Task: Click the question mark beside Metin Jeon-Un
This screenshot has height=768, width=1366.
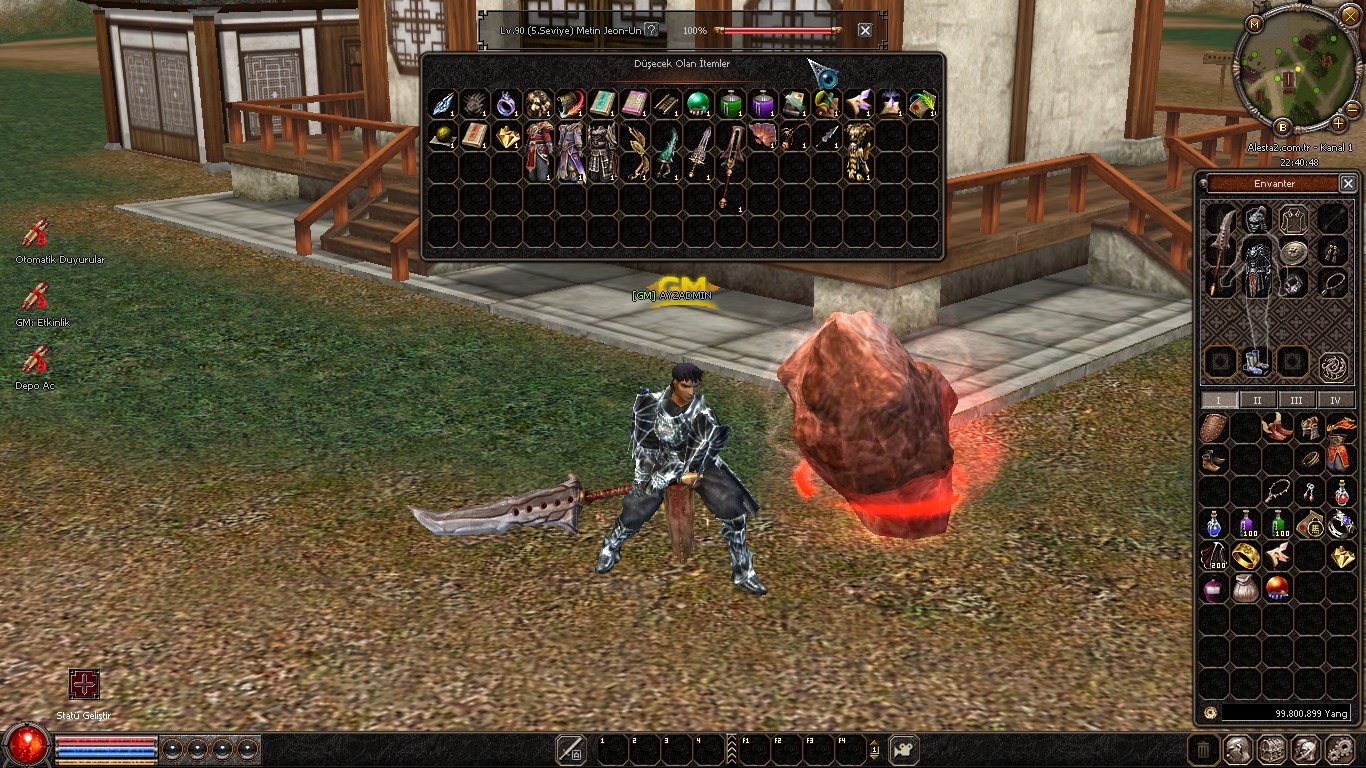Action: click(652, 30)
